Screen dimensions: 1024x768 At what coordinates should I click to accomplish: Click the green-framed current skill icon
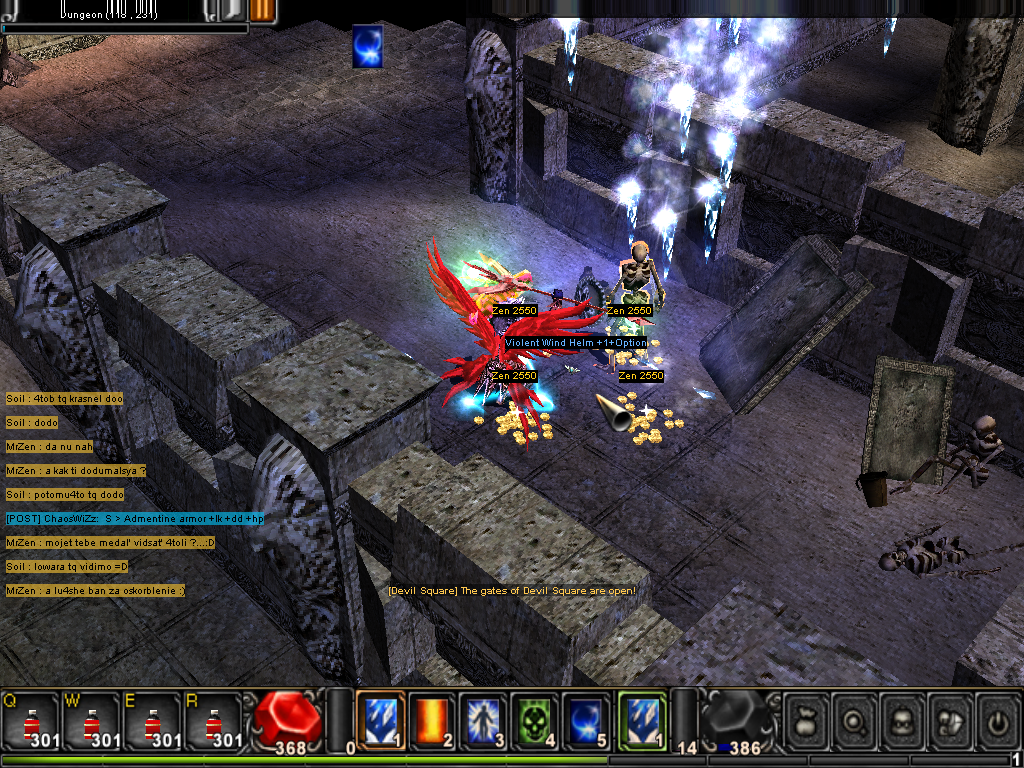[x=642, y=719]
